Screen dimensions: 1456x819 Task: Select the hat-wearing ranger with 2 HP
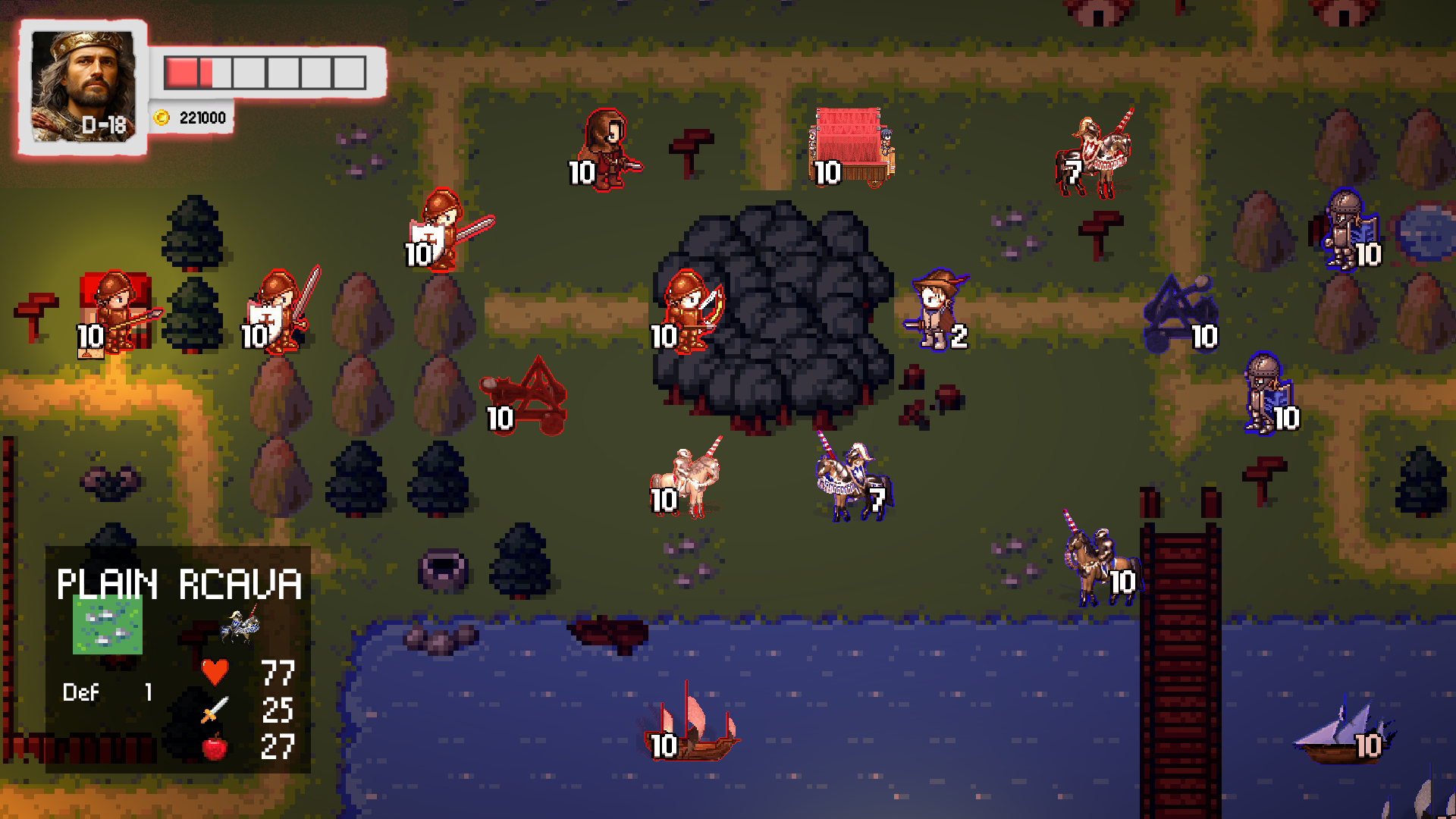click(937, 309)
